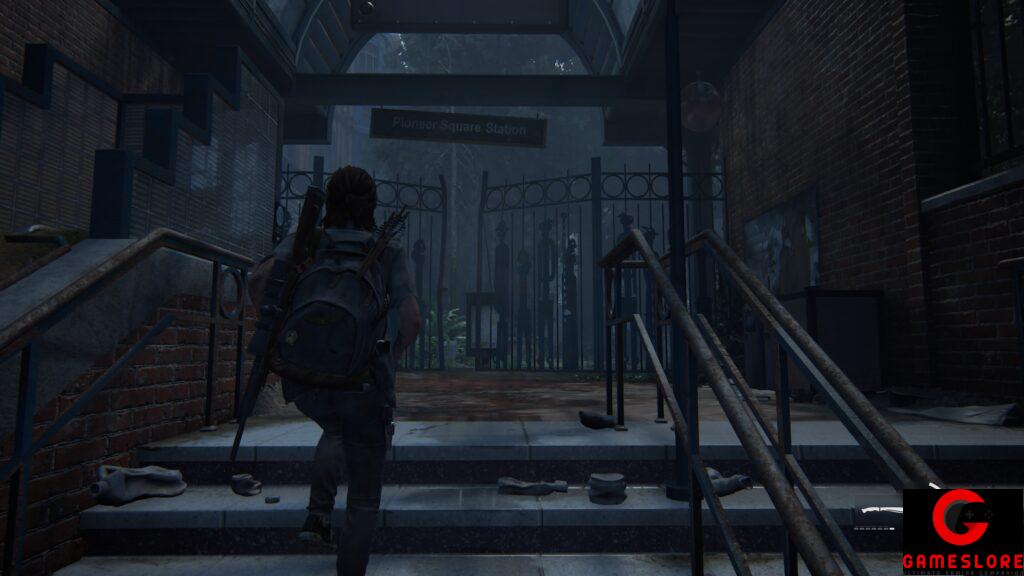Screen dimensions: 1024x576
Task: Click the Gameslore logo watermark
Action: [x=962, y=531]
